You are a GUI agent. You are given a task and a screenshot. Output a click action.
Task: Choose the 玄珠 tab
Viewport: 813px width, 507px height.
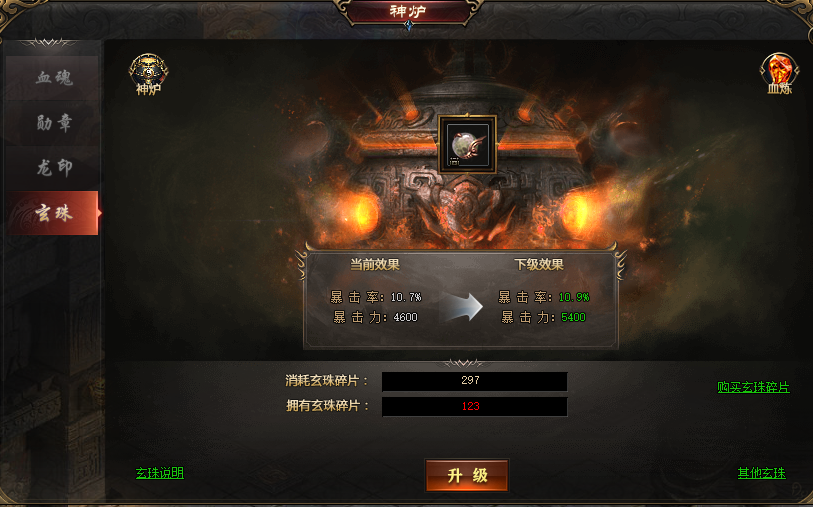(x=53, y=213)
